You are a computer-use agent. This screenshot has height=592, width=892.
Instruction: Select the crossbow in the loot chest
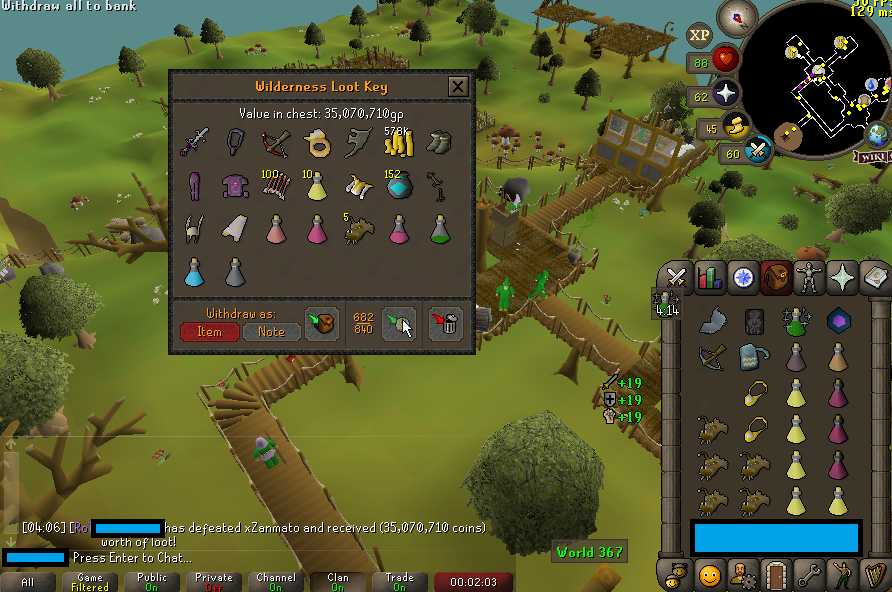click(x=274, y=144)
